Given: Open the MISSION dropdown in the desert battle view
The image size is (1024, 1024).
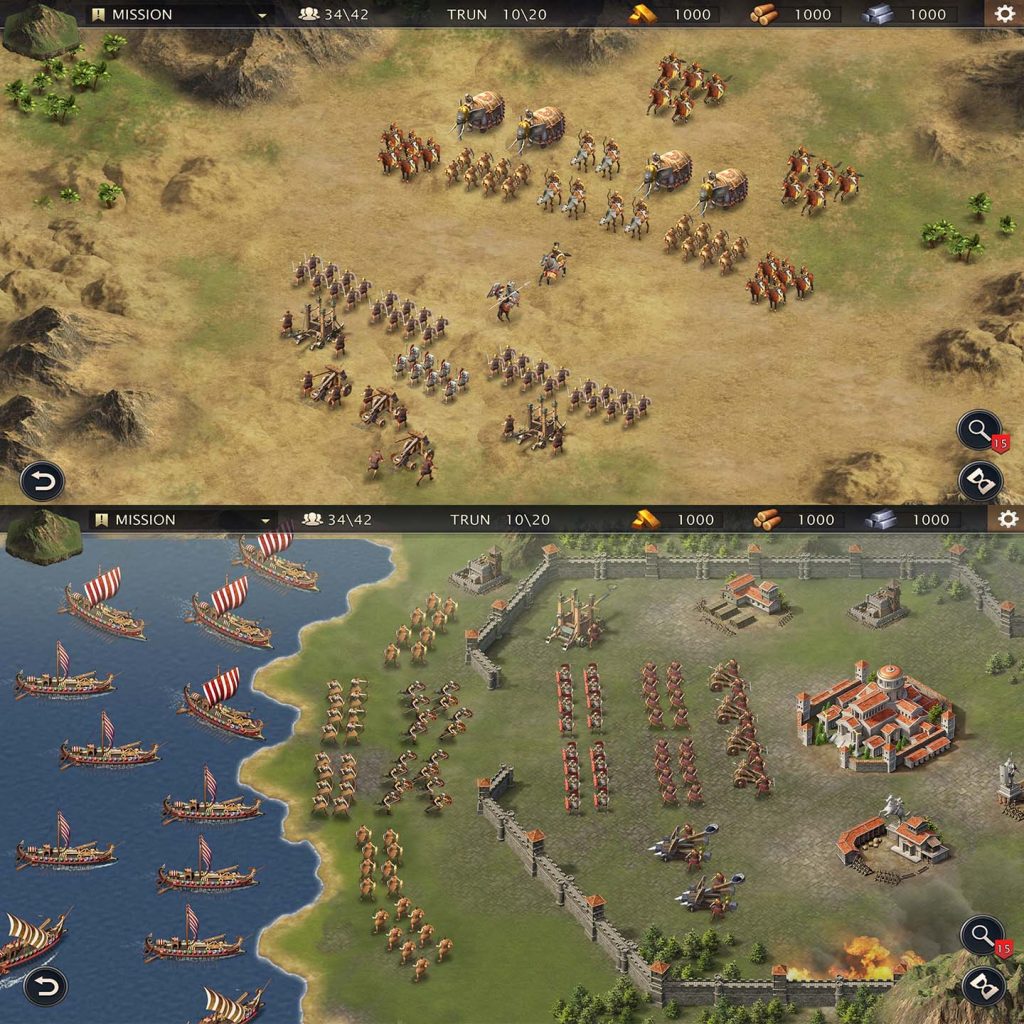Looking at the screenshot, I should coord(180,14).
